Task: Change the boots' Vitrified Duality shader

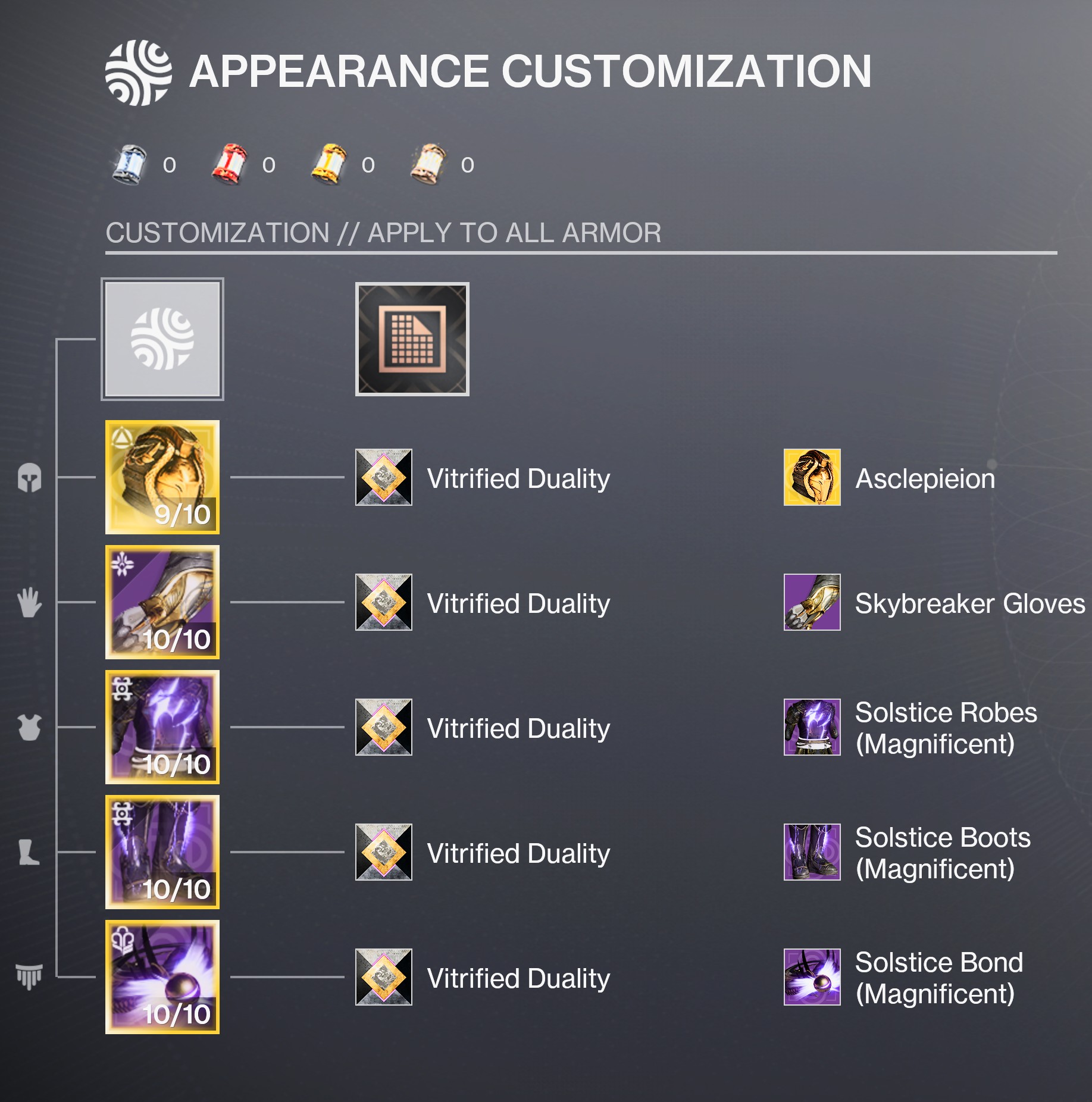Action: (384, 852)
